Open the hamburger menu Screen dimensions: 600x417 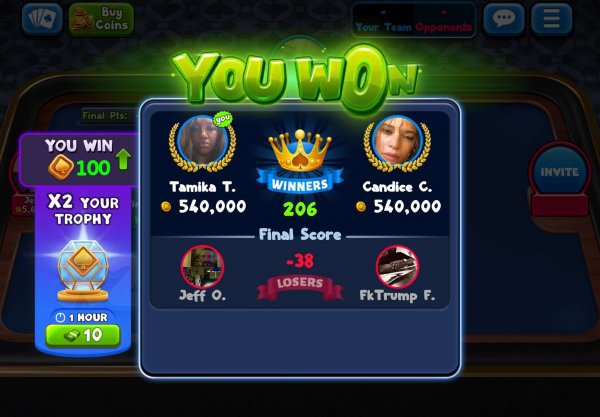pyautogui.click(x=551, y=18)
